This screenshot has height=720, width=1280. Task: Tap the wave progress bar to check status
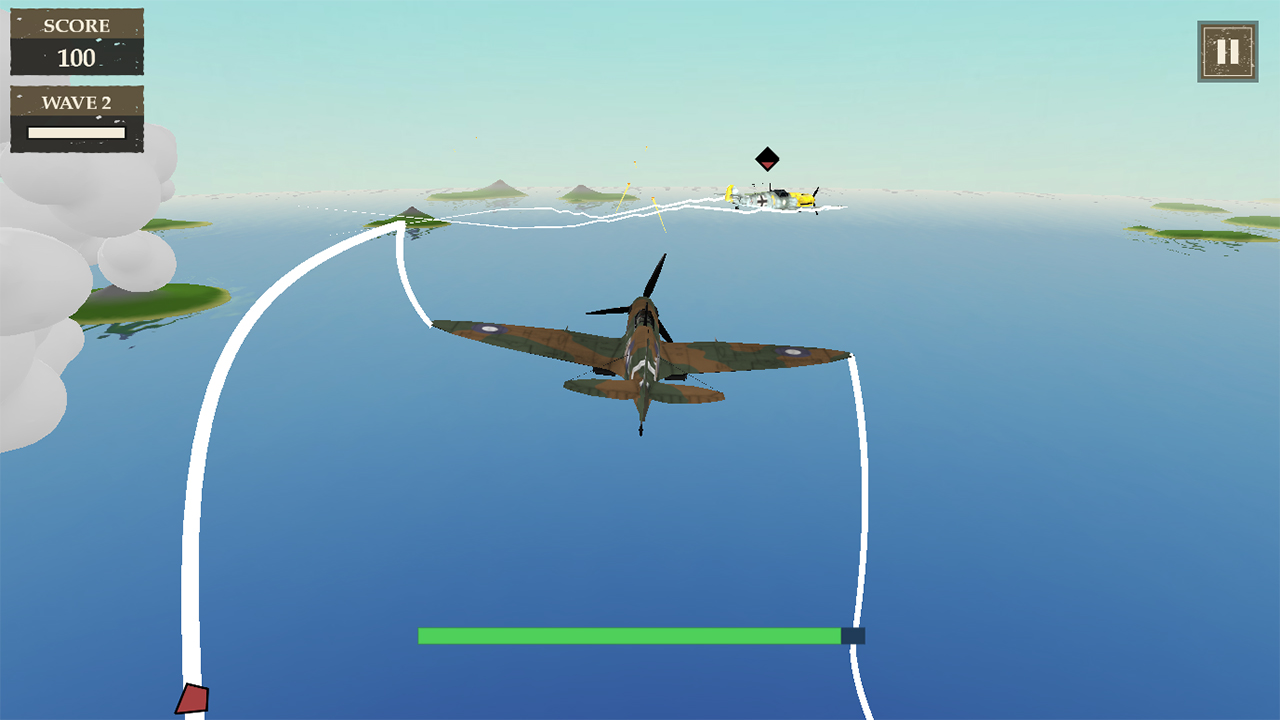click(x=76, y=131)
